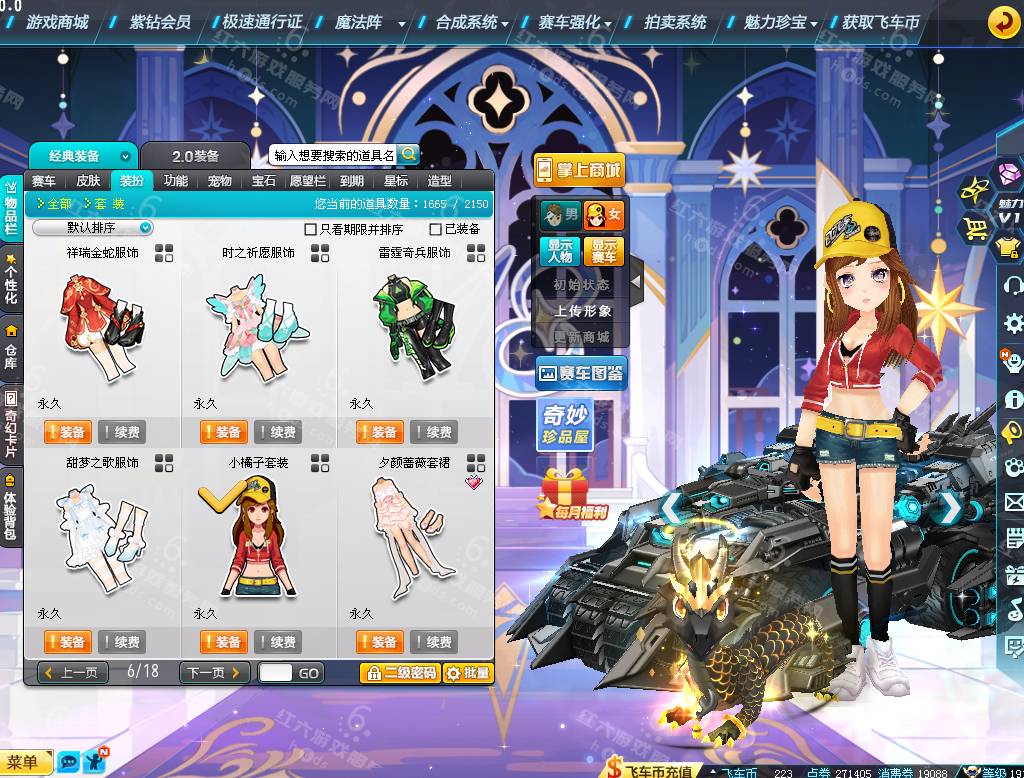
Task: Go to the next page 下一页
Action: click(x=213, y=673)
